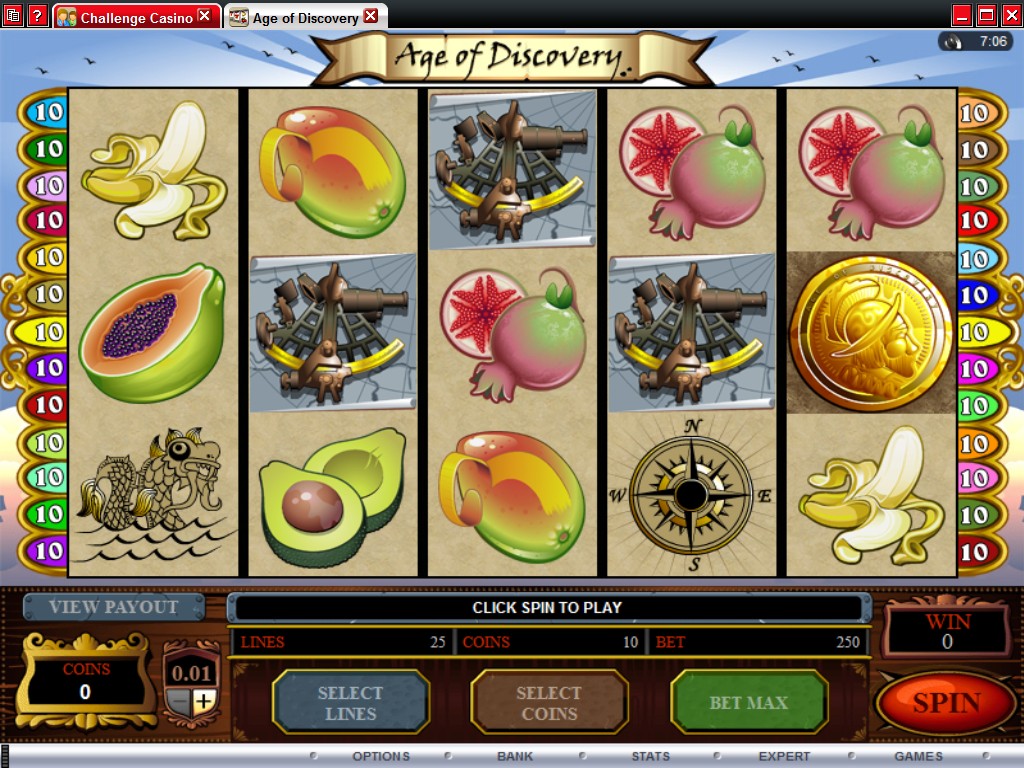Open the Options menu
The image size is (1024, 768).
(381, 756)
